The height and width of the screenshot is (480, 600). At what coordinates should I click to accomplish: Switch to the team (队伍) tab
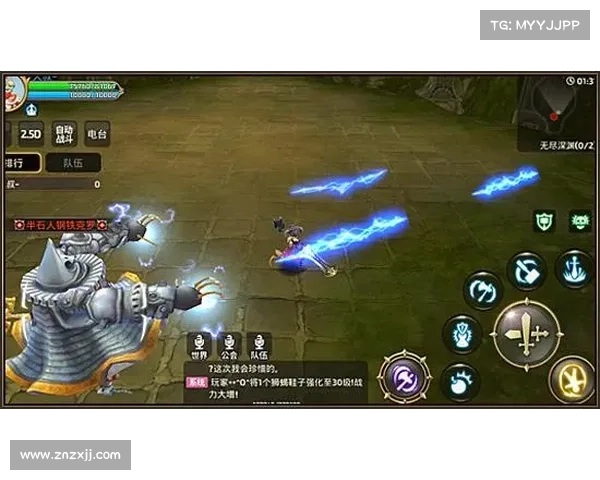point(73,162)
